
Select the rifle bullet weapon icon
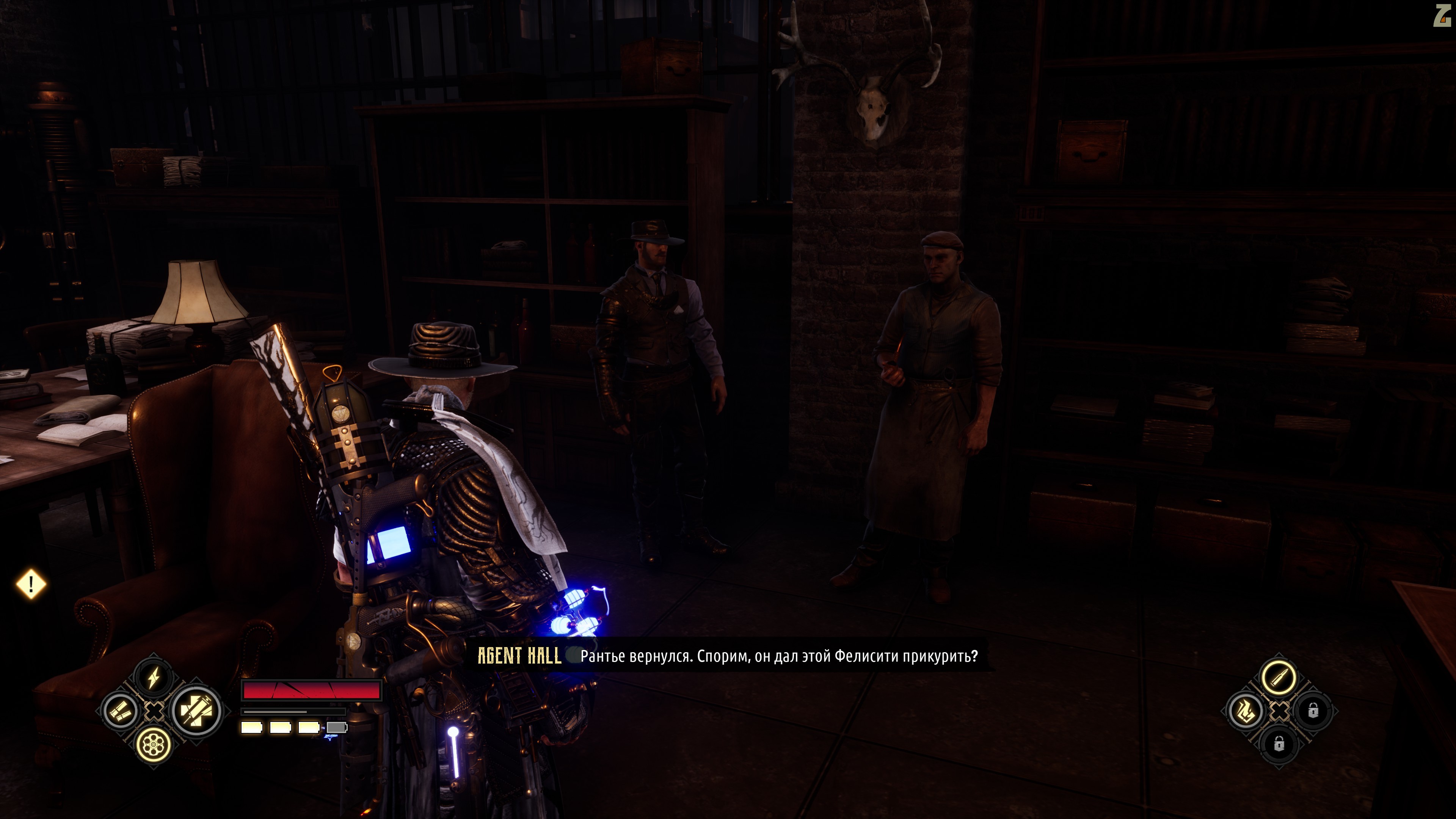pos(1279,677)
